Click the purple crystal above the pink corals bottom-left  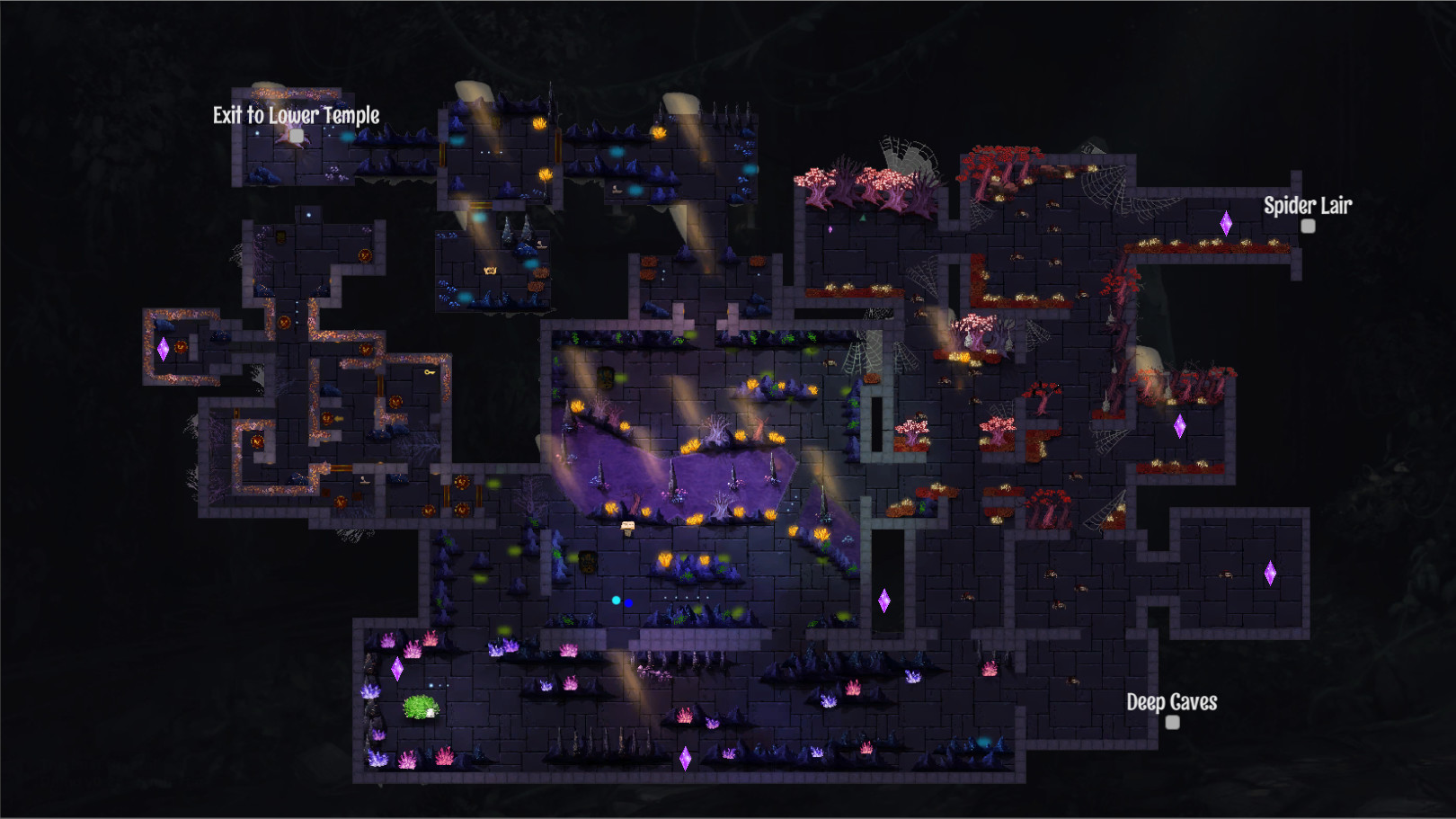pos(398,669)
